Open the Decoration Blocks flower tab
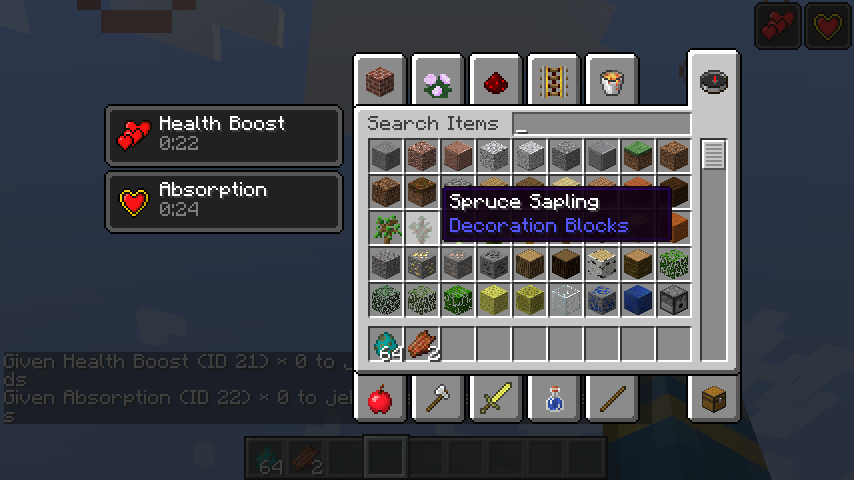Image resolution: width=854 pixels, height=480 pixels. click(437, 81)
